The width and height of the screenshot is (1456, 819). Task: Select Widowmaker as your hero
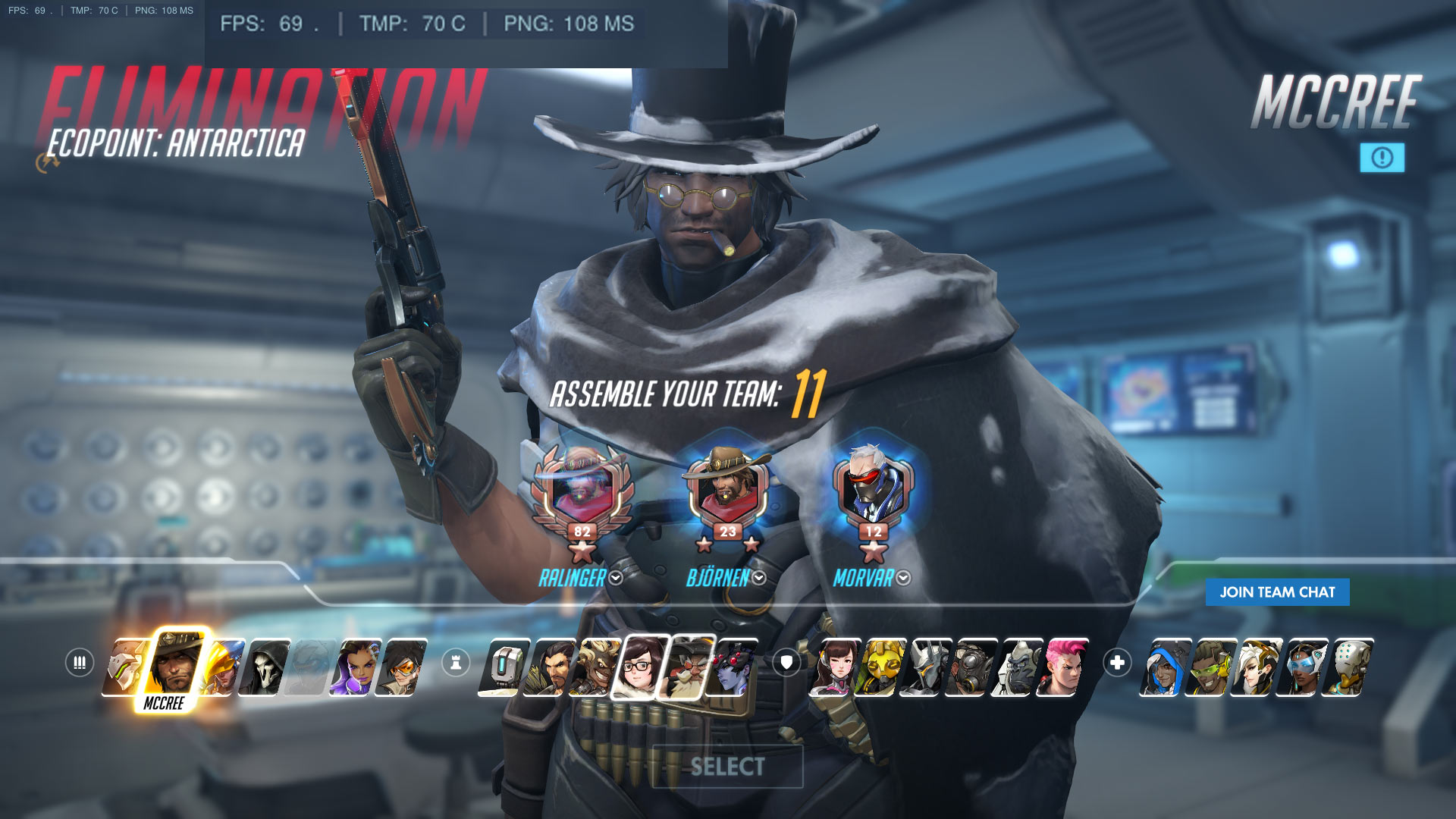[x=733, y=667]
